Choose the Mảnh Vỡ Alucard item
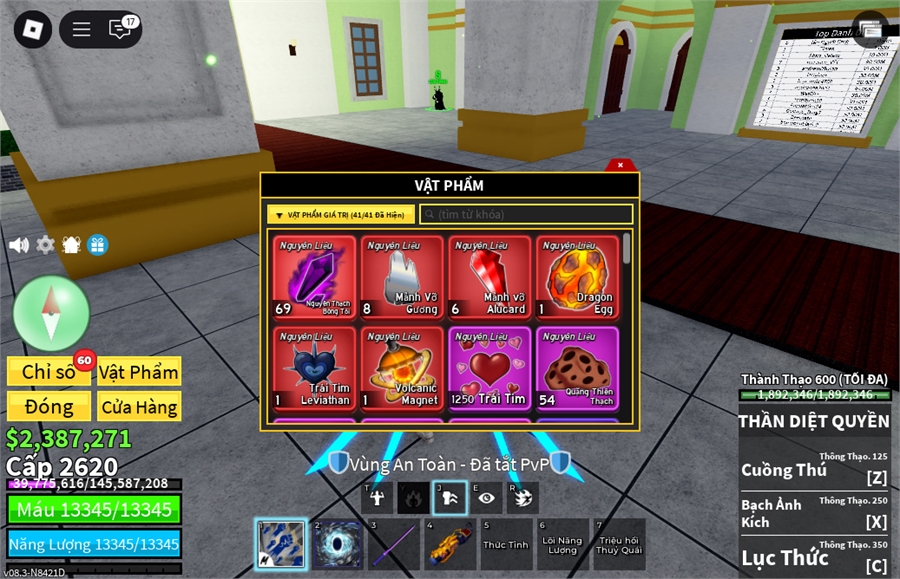Image resolution: width=900 pixels, height=579 pixels. (490, 278)
